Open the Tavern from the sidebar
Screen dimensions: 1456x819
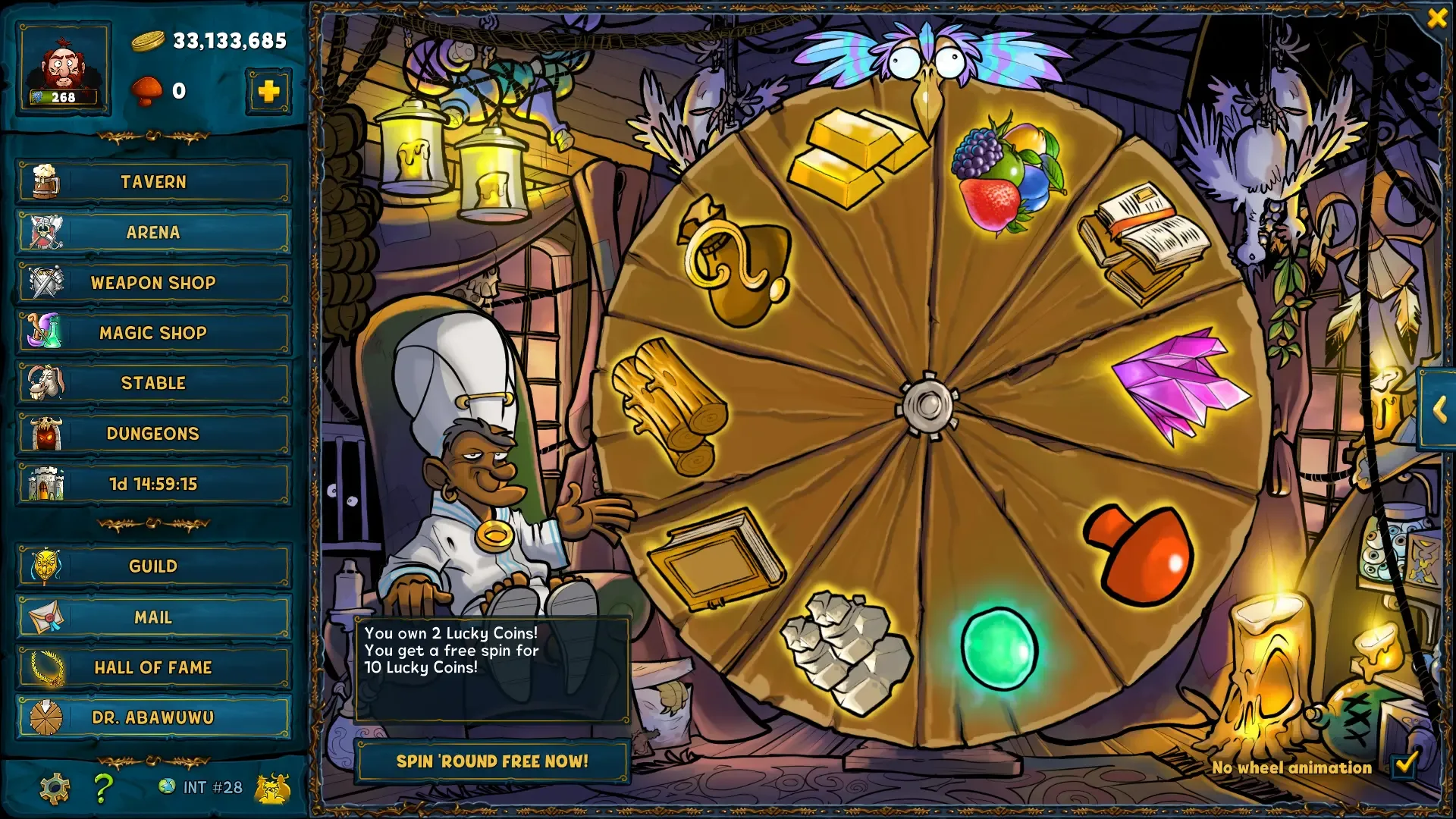(152, 182)
